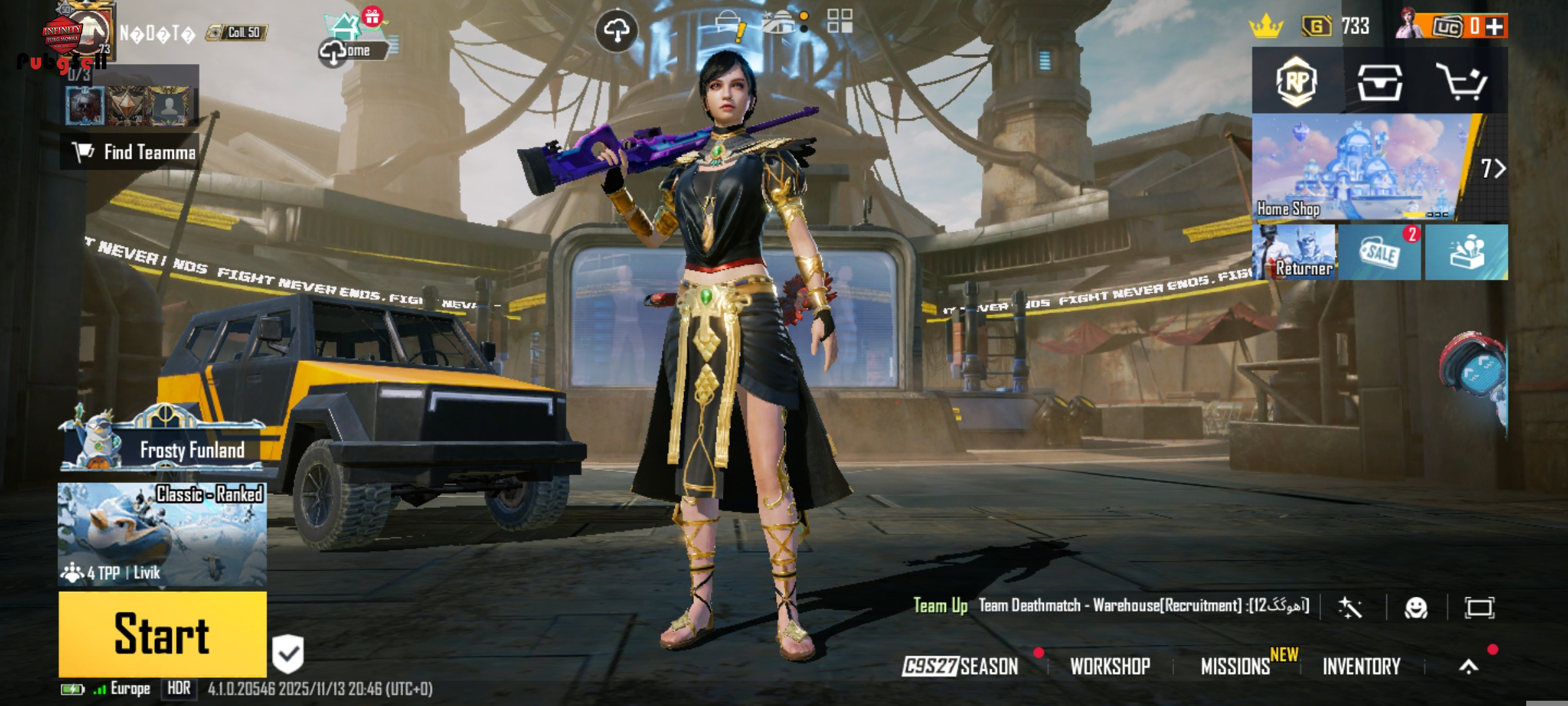Open the Workshop menu
Image resolution: width=1568 pixels, height=706 pixels.
(1110, 666)
